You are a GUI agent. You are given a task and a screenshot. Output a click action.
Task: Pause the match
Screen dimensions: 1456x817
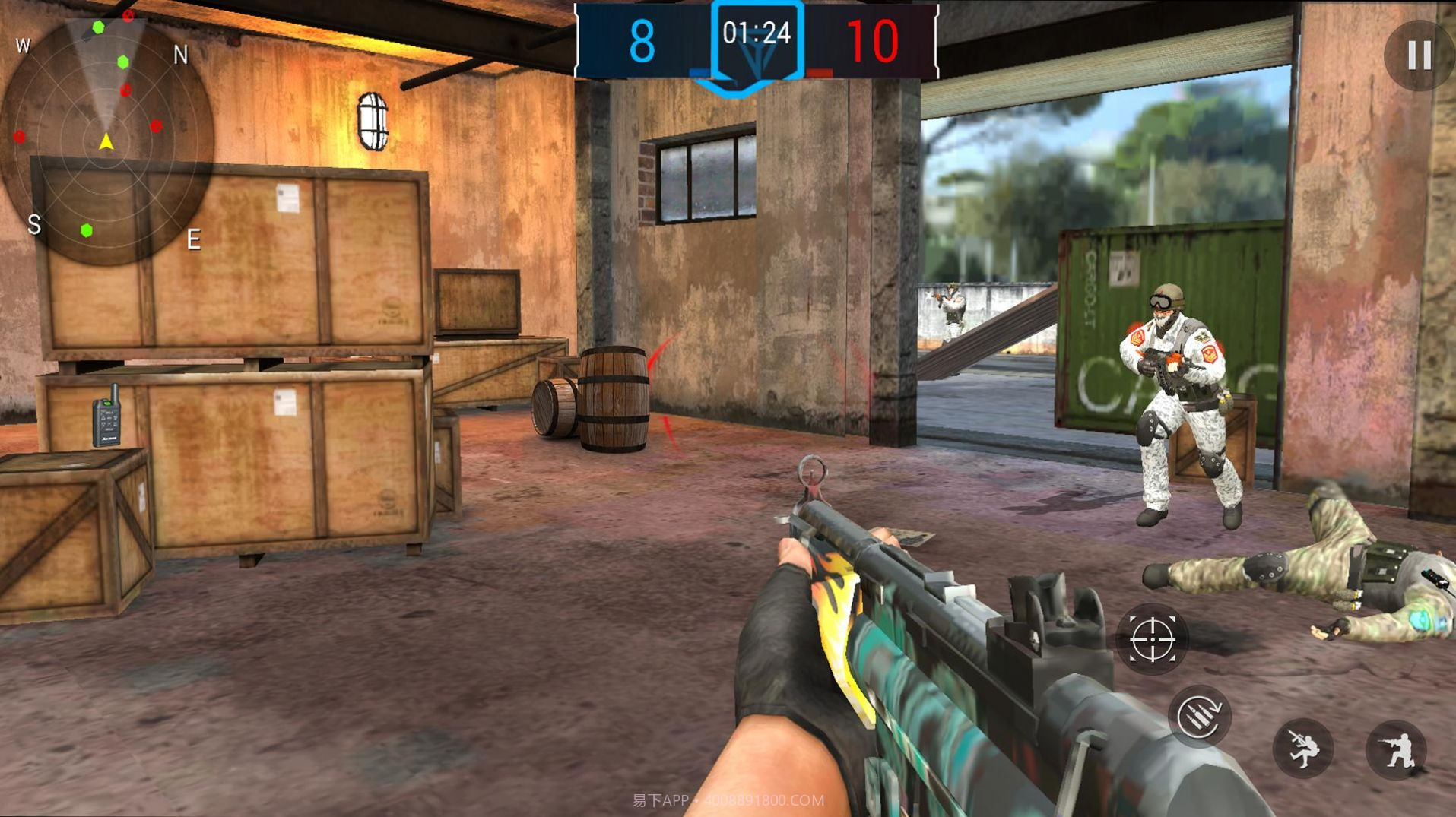1419,55
